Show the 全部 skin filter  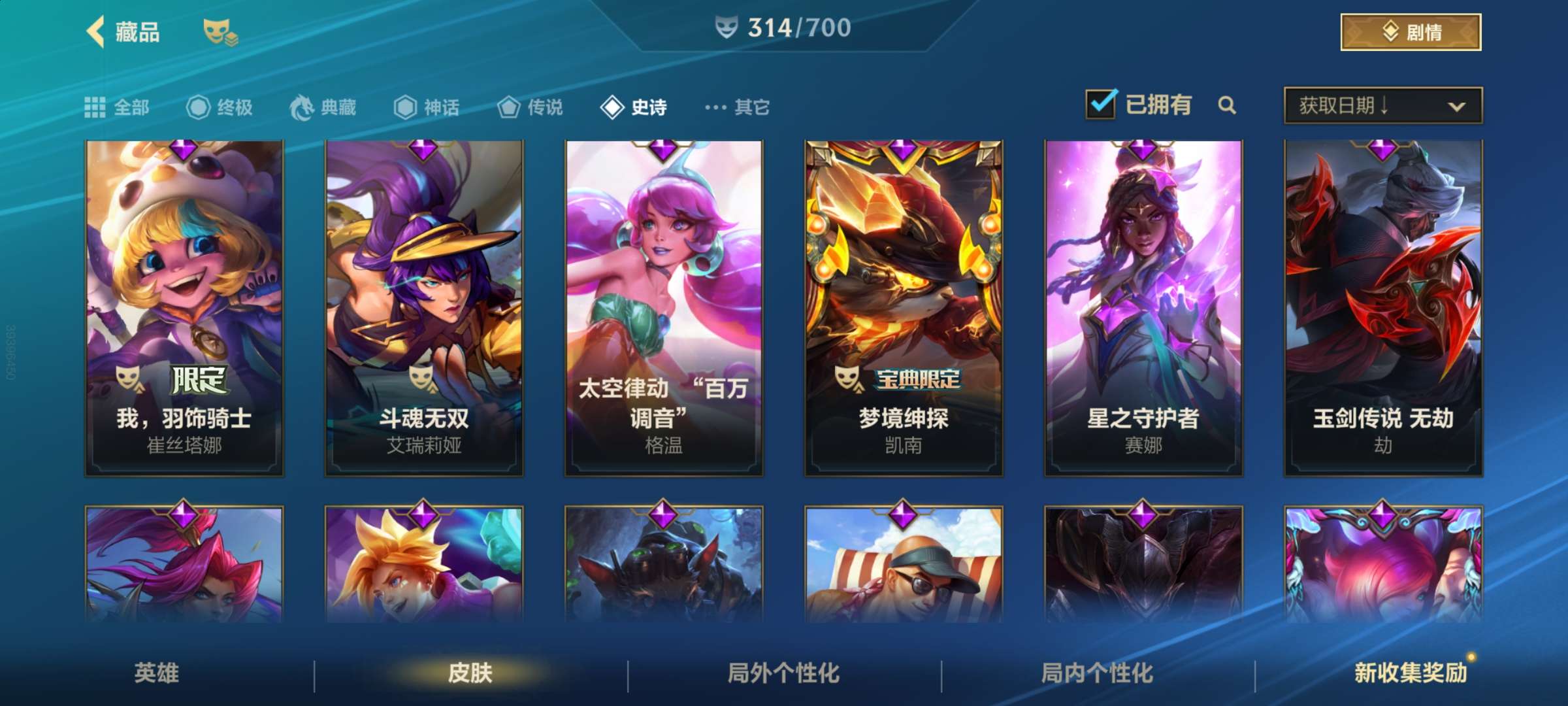[x=118, y=107]
